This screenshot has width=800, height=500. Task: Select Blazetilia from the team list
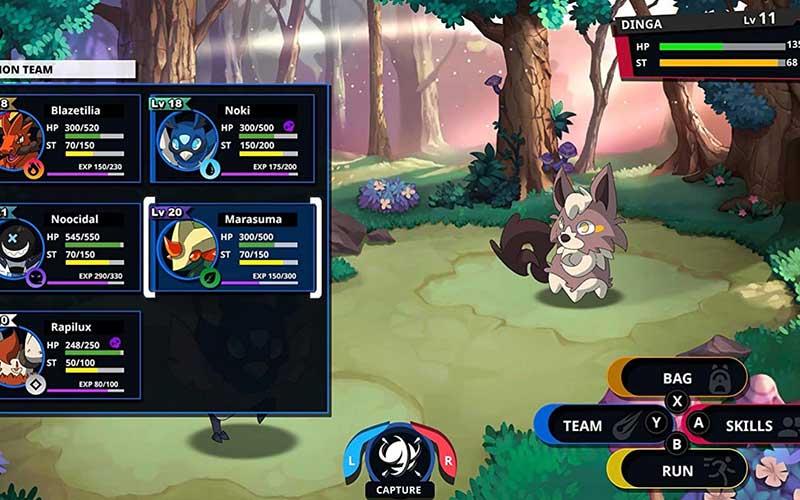coord(68,139)
